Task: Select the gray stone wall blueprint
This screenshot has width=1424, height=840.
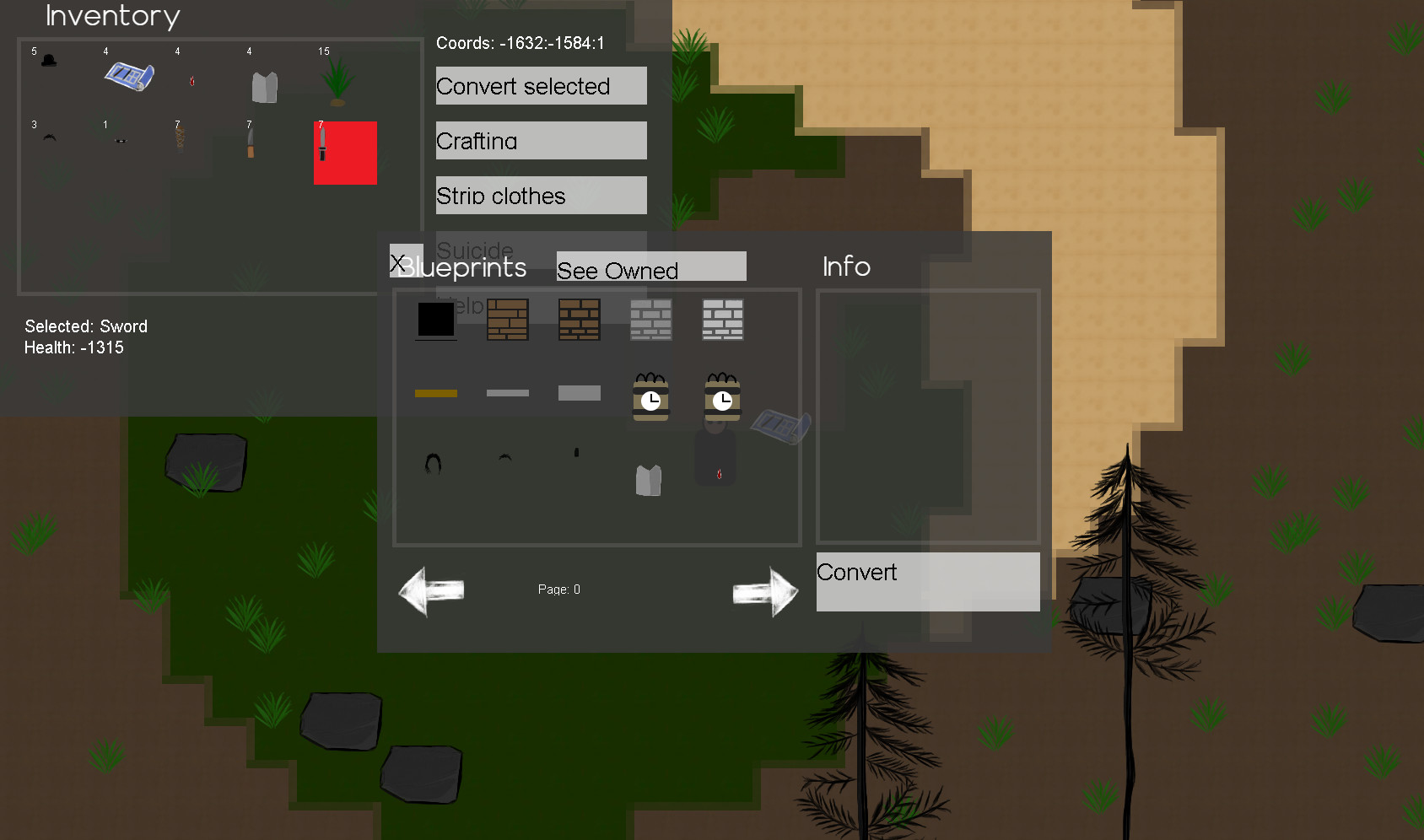Action: (650, 320)
